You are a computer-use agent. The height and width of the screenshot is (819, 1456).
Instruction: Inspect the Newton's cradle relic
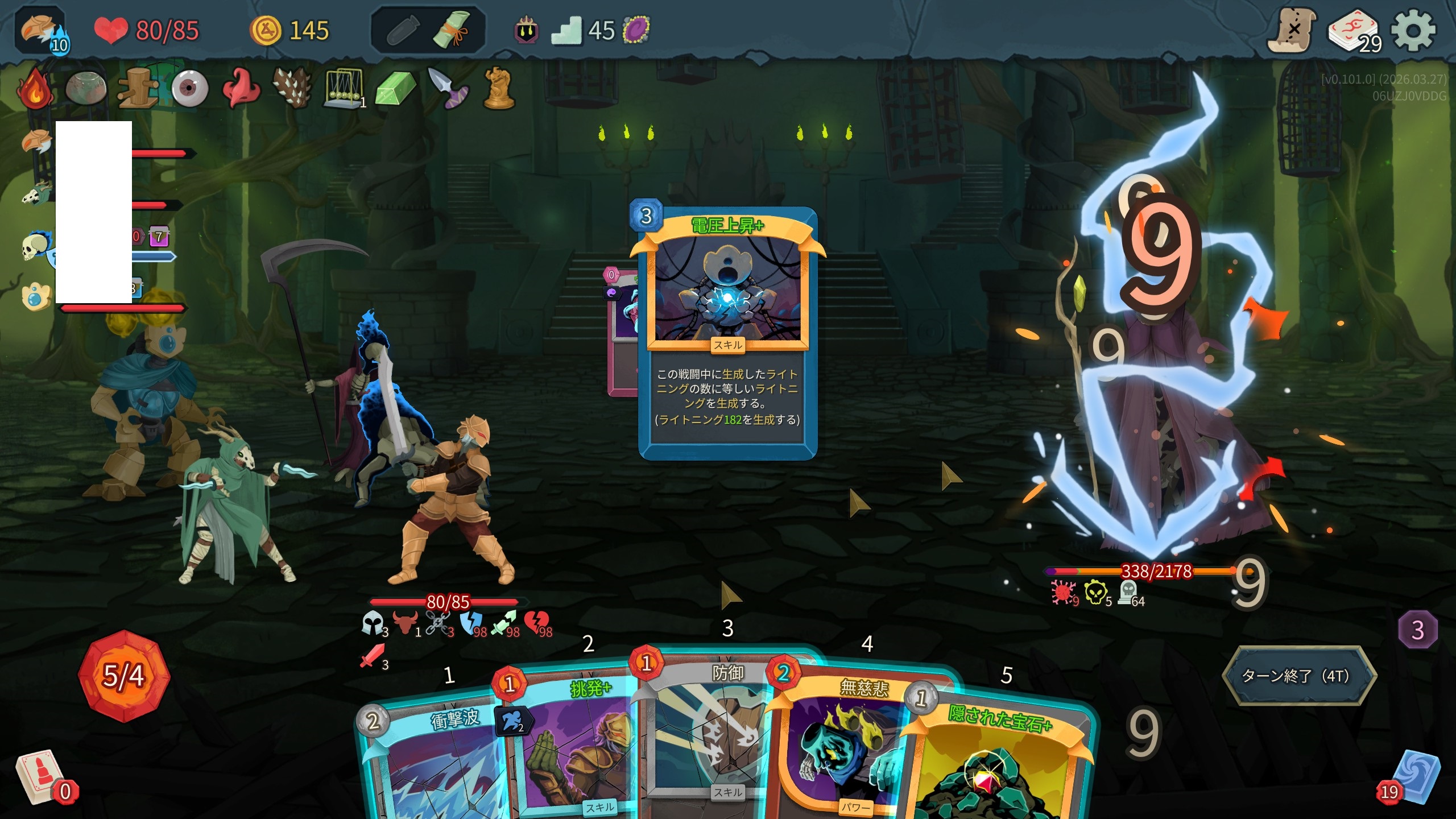(343, 89)
